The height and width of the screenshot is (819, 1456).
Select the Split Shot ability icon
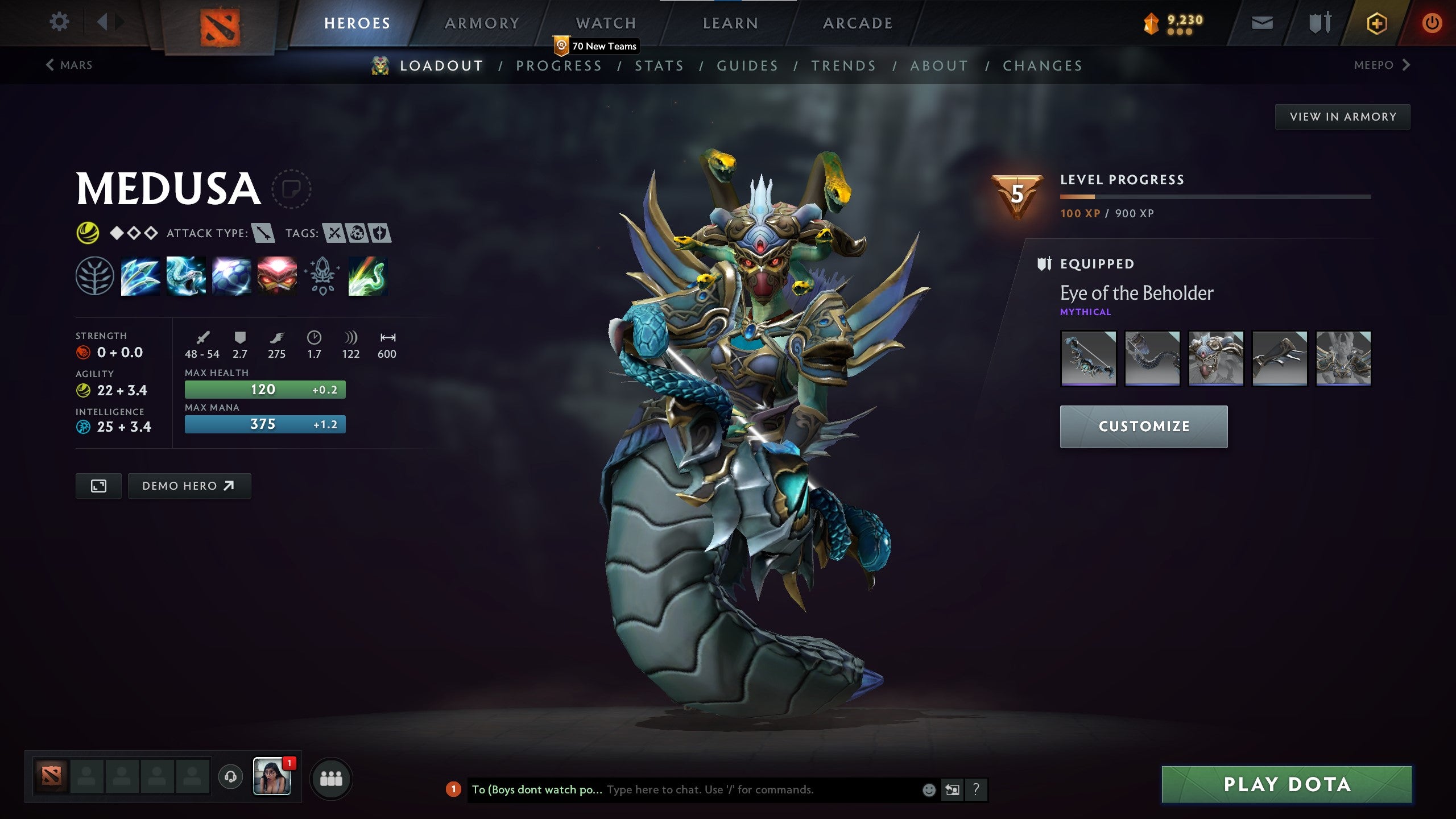(139, 277)
